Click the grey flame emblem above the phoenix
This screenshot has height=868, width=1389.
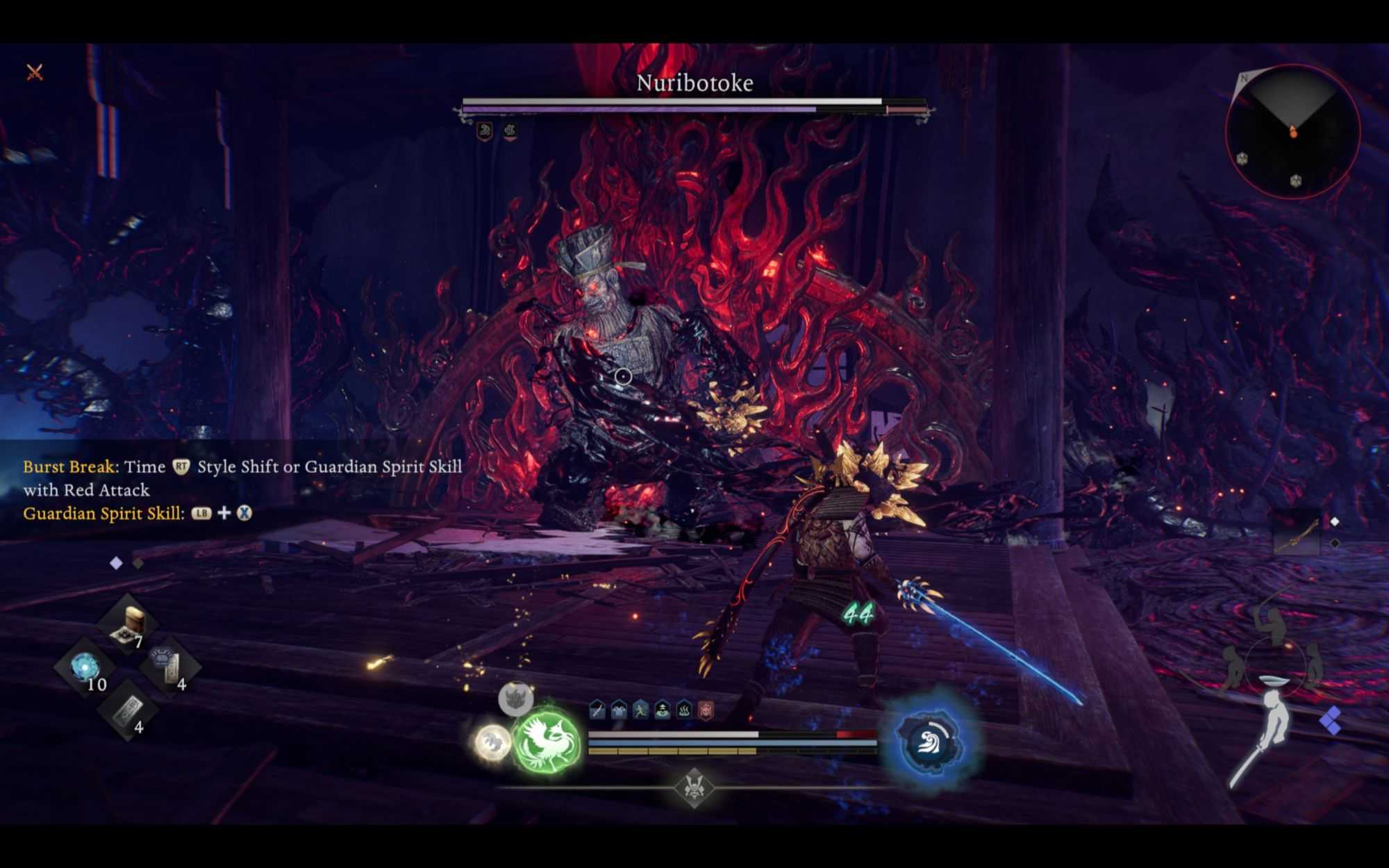[515, 697]
